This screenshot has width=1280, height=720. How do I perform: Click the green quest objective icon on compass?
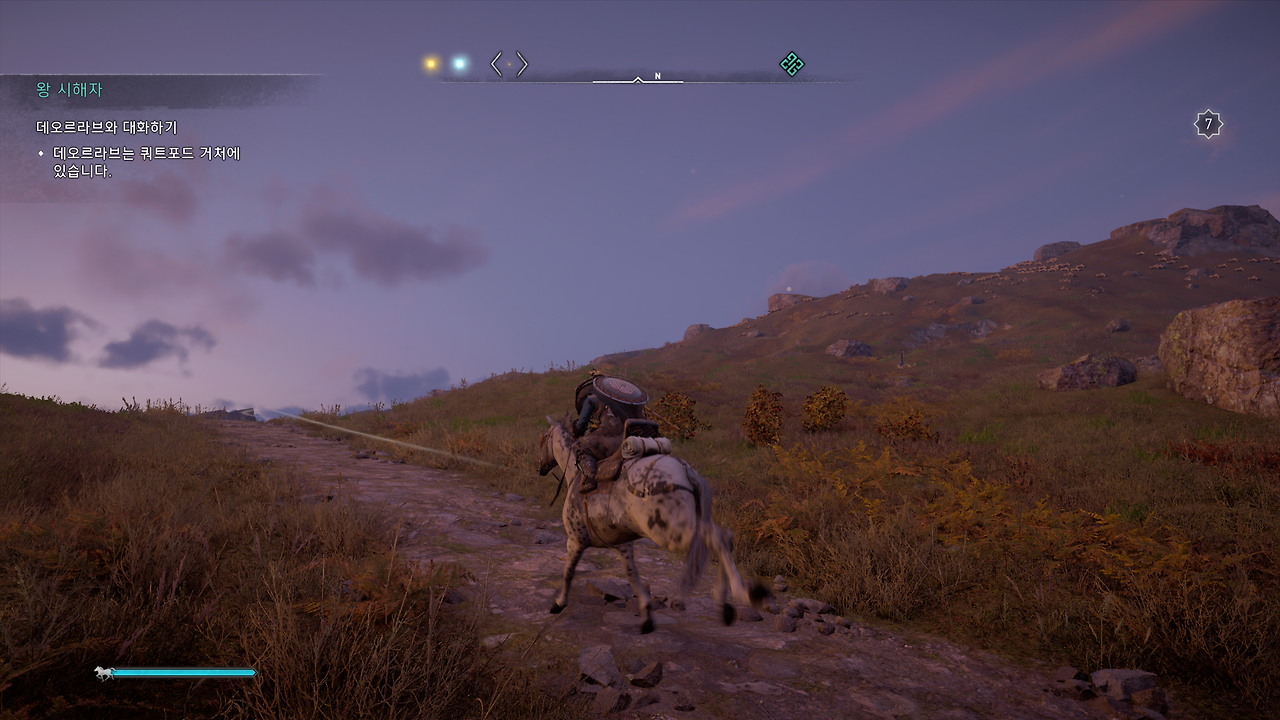[x=791, y=65]
